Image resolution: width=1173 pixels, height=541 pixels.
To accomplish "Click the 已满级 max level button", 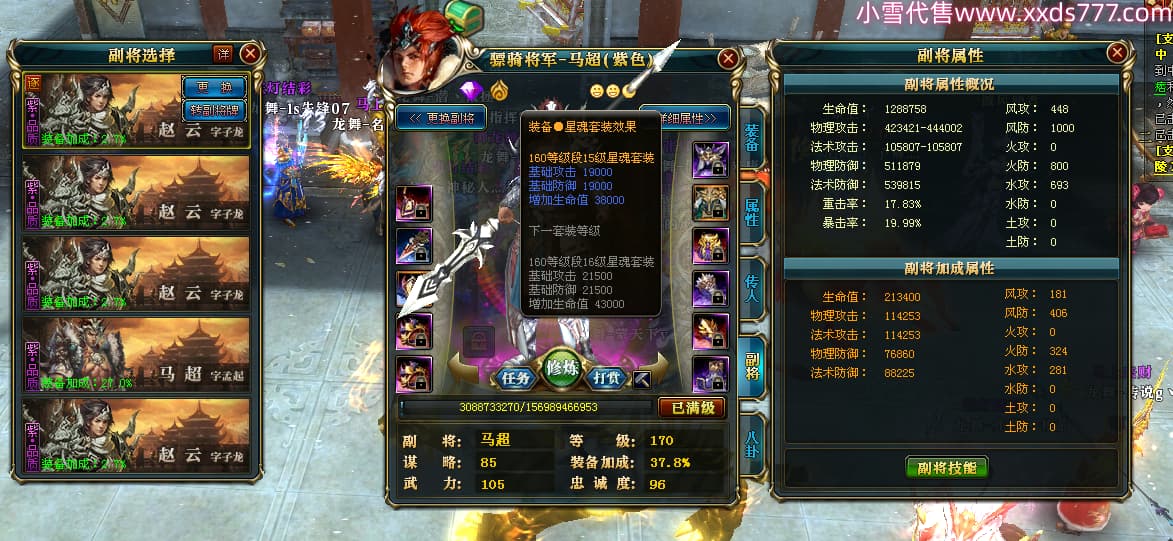I will (x=691, y=408).
